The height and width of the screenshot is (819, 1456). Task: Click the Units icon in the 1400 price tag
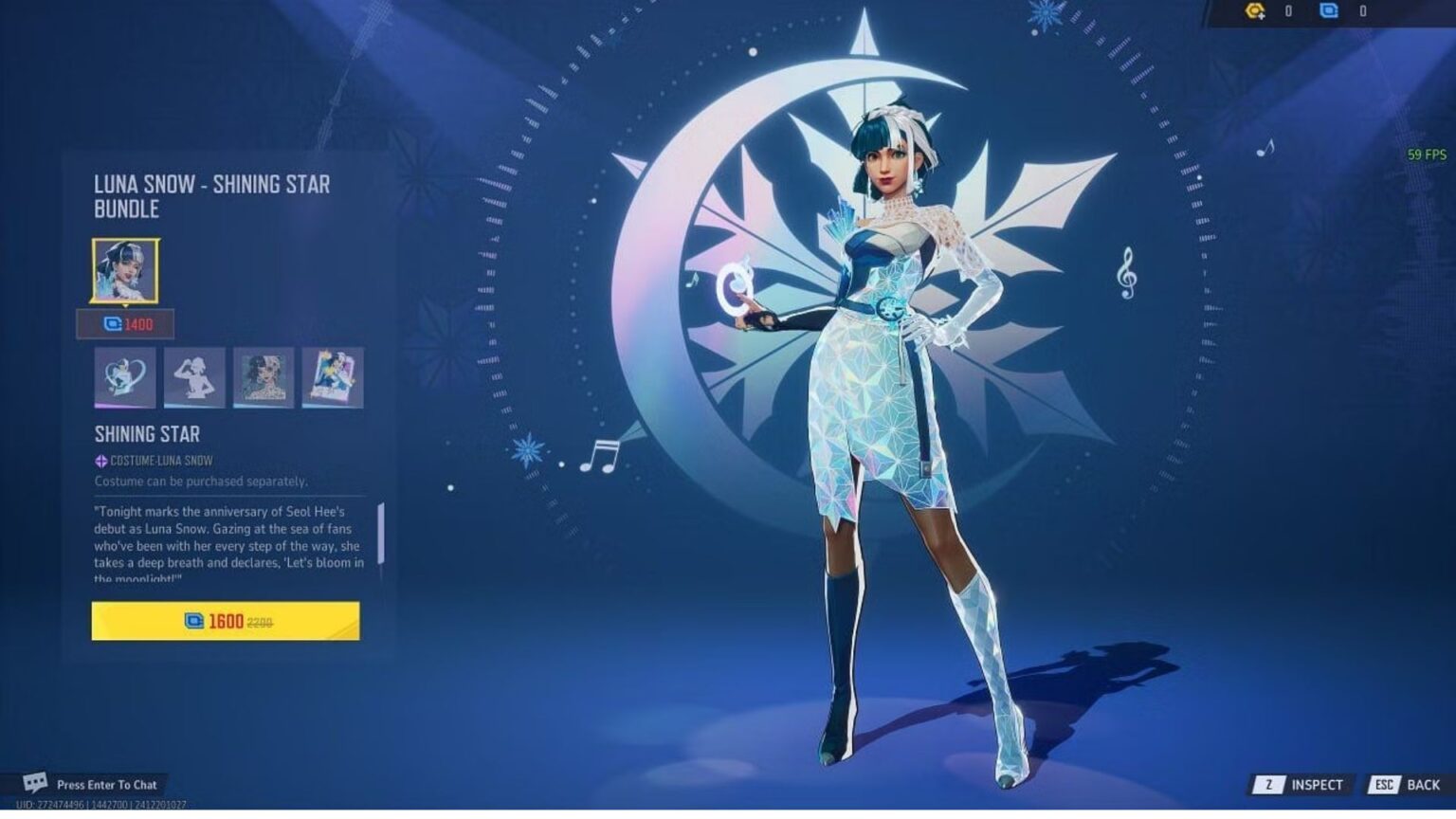pos(110,325)
